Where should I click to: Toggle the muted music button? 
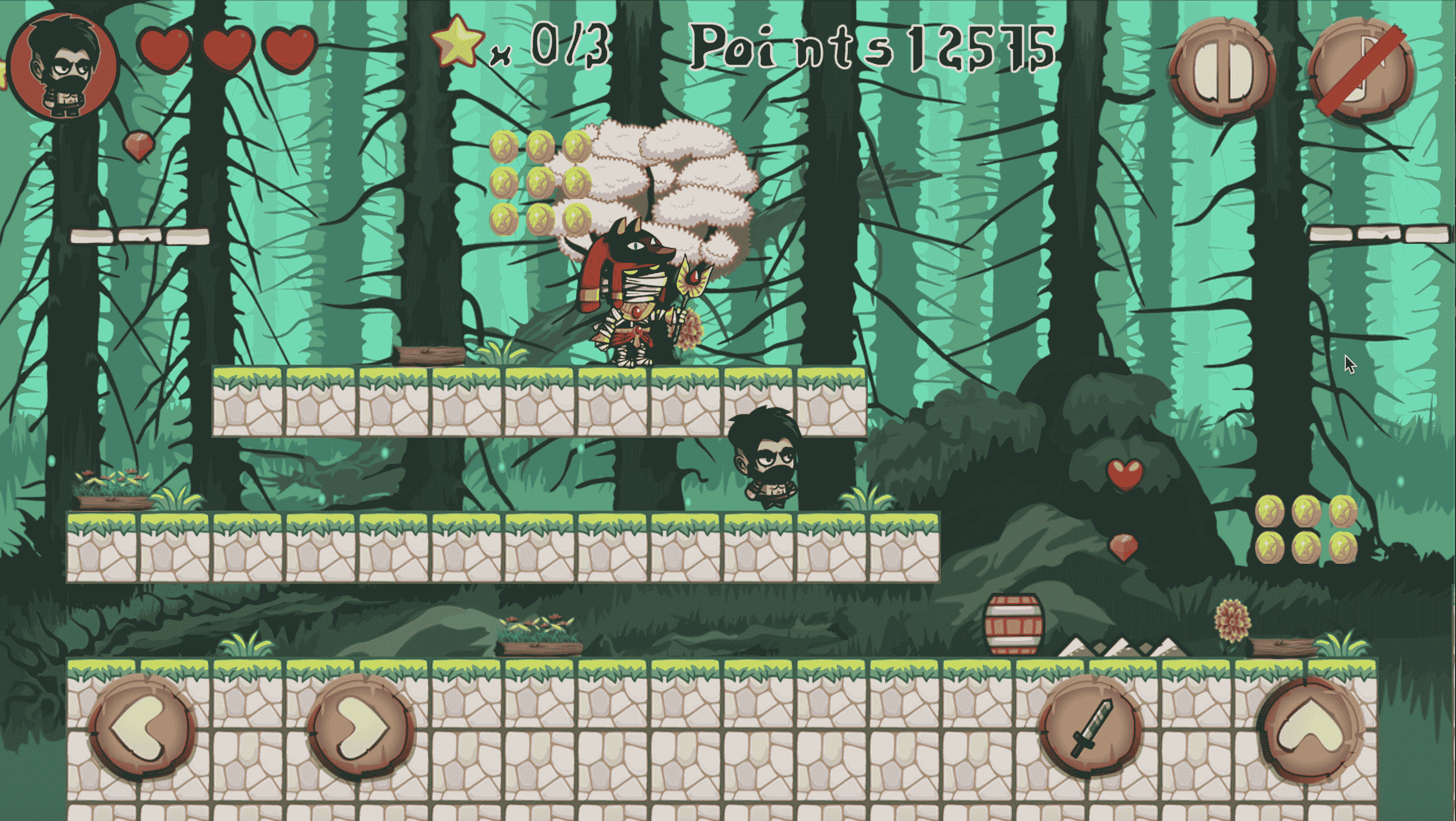(1362, 70)
